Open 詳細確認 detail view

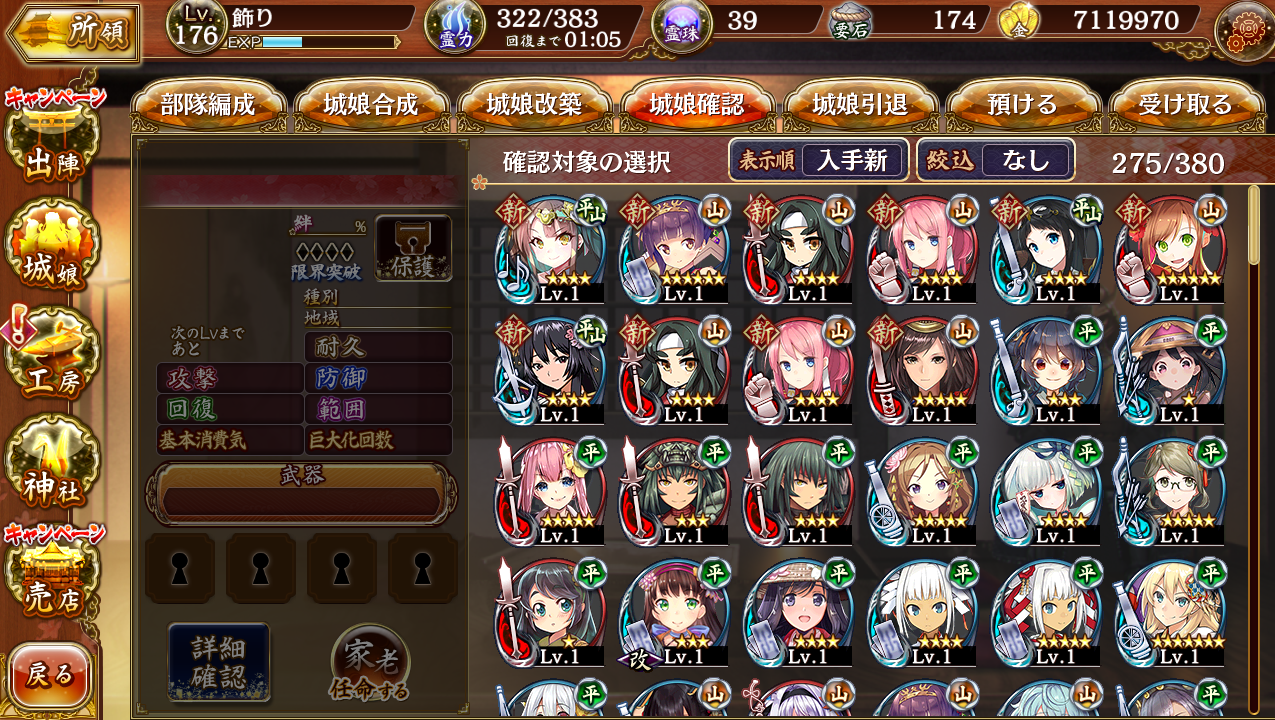(x=218, y=660)
